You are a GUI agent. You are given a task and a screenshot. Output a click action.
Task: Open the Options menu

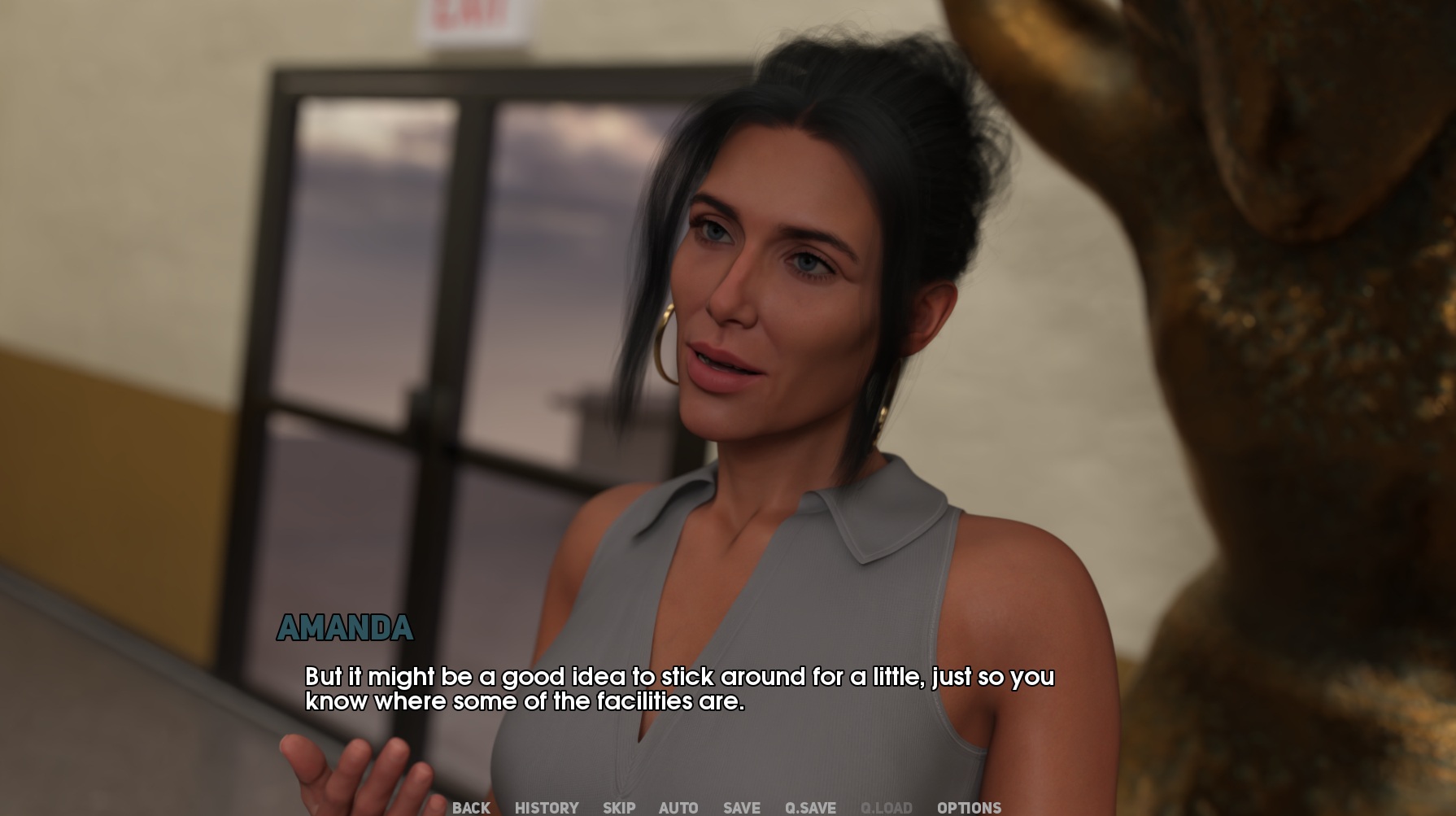(969, 808)
